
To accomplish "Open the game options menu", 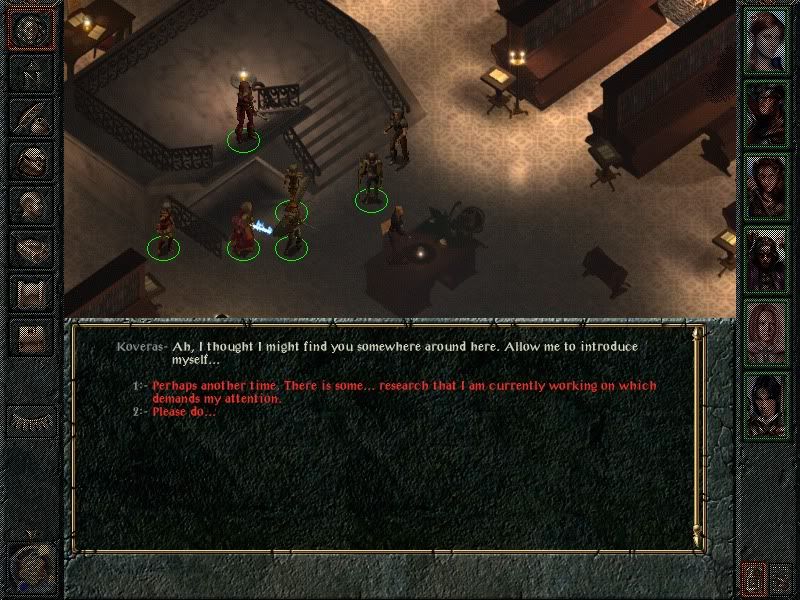I will pyautogui.click(x=30, y=337).
